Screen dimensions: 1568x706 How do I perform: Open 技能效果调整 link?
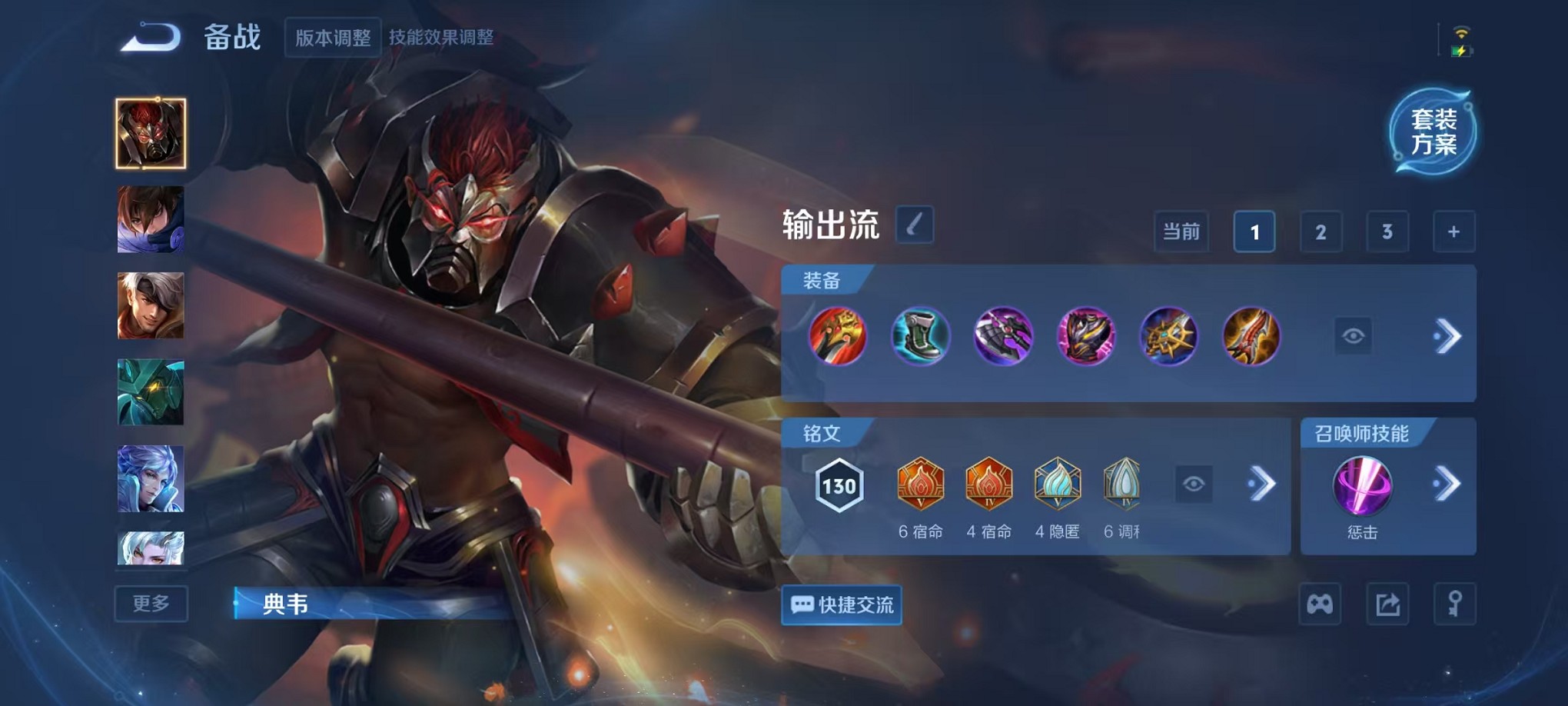click(443, 35)
